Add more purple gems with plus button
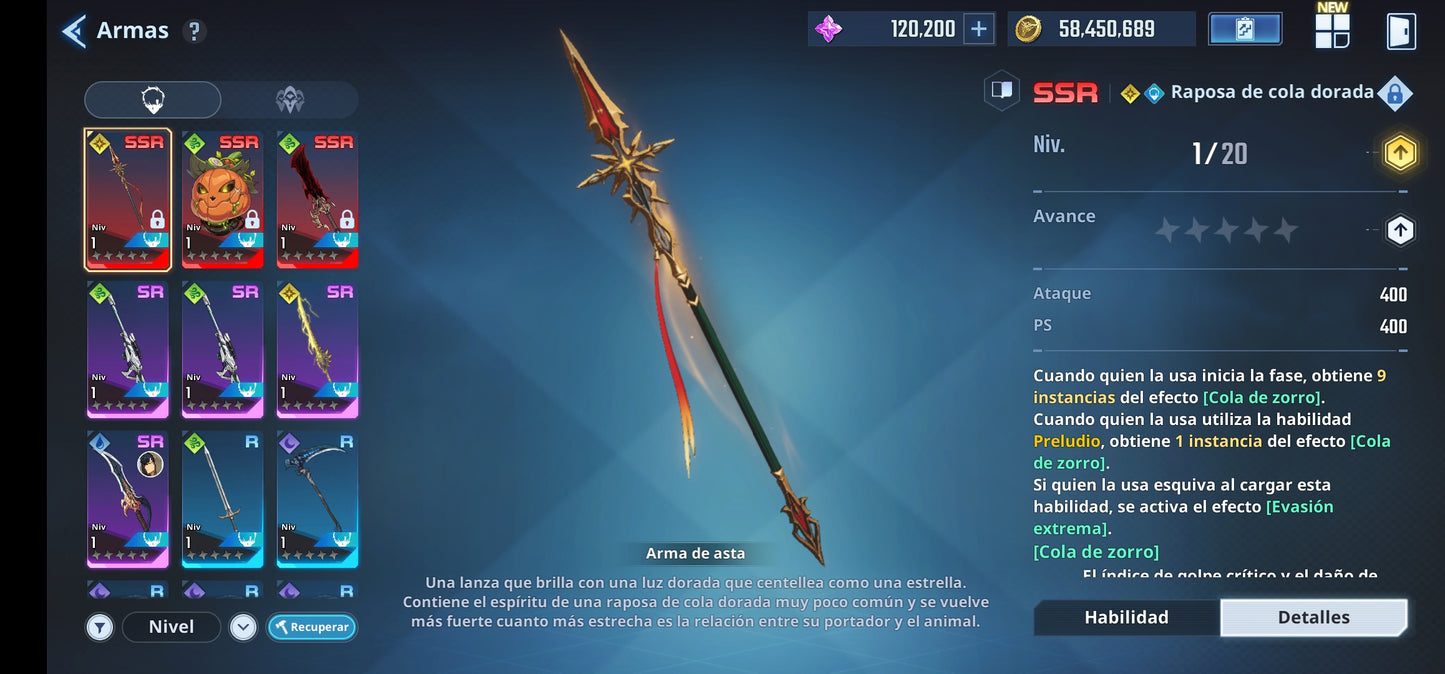Viewport: 1445px width, 674px height. point(979,29)
